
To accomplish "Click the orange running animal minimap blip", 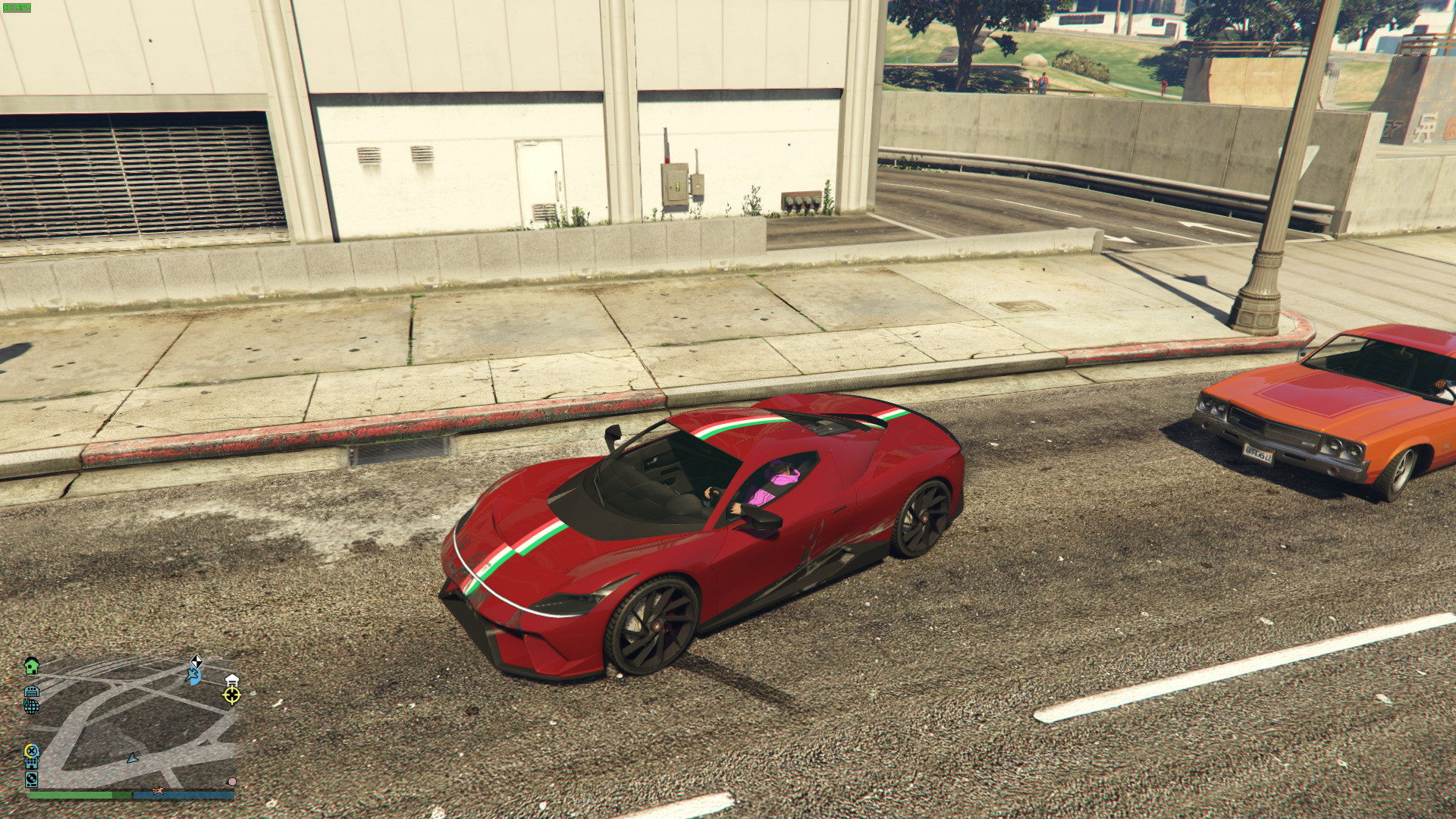I will point(158,791).
